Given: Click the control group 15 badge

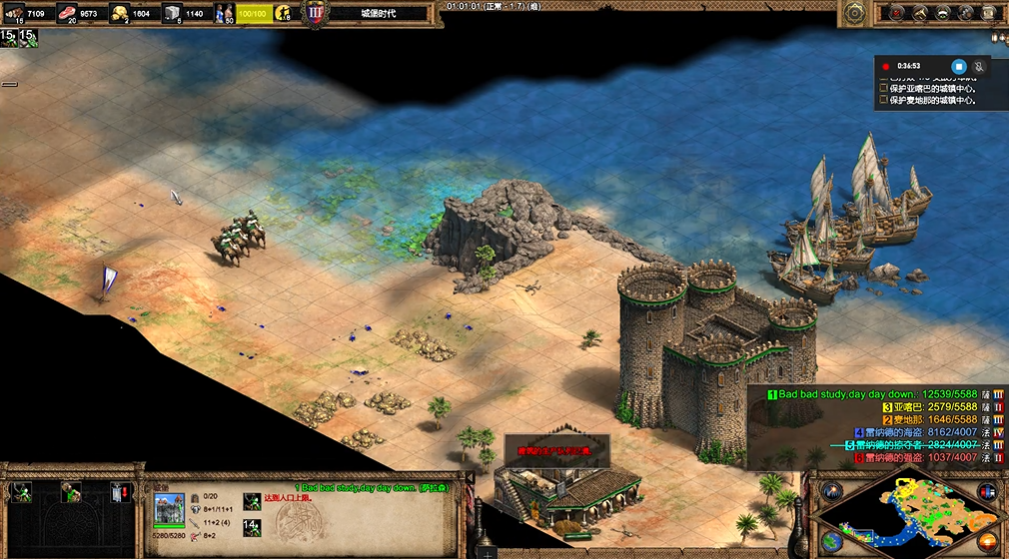Looking at the screenshot, I should (8, 37).
